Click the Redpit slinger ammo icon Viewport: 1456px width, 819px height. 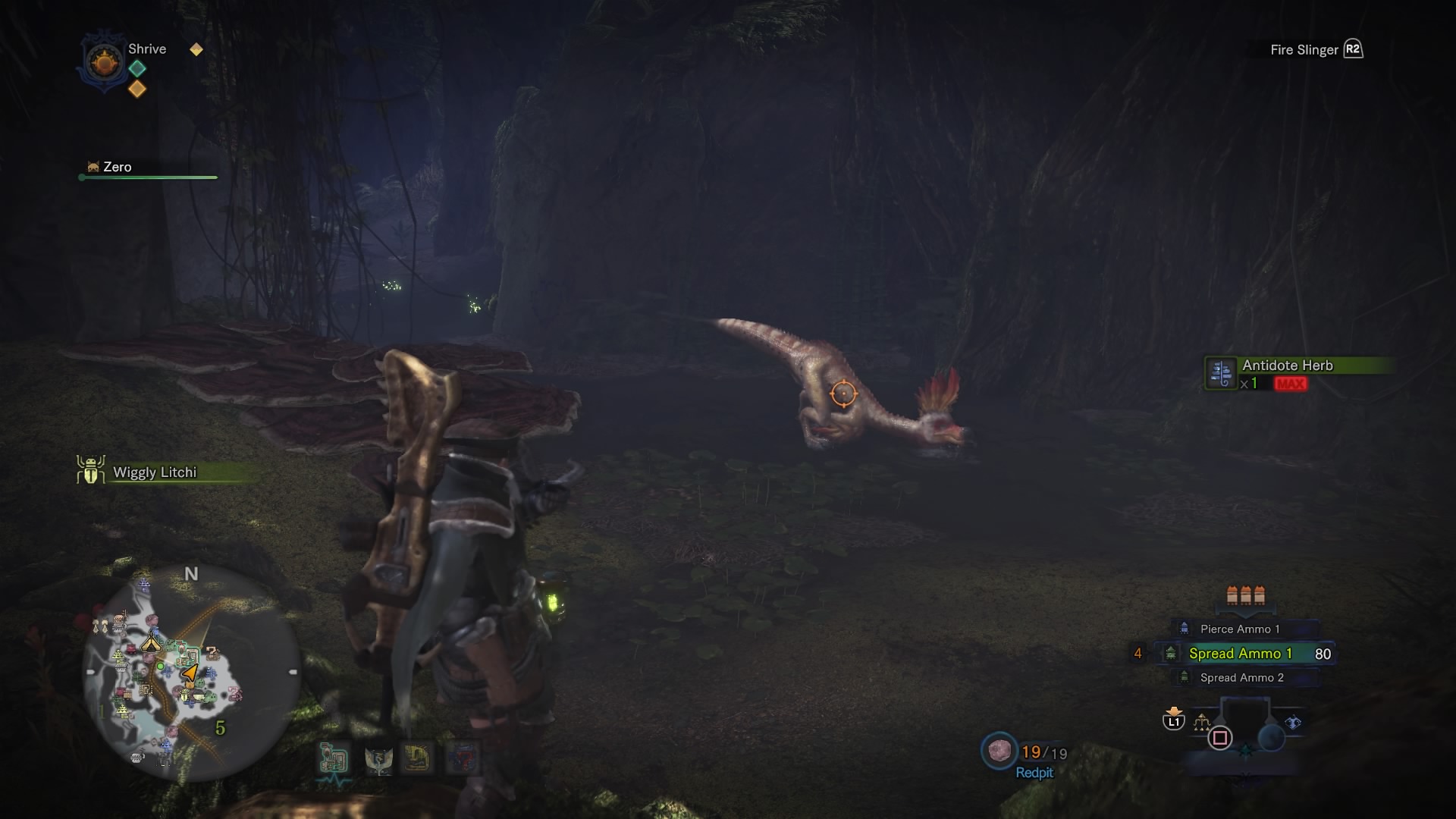click(x=999, y=751)
